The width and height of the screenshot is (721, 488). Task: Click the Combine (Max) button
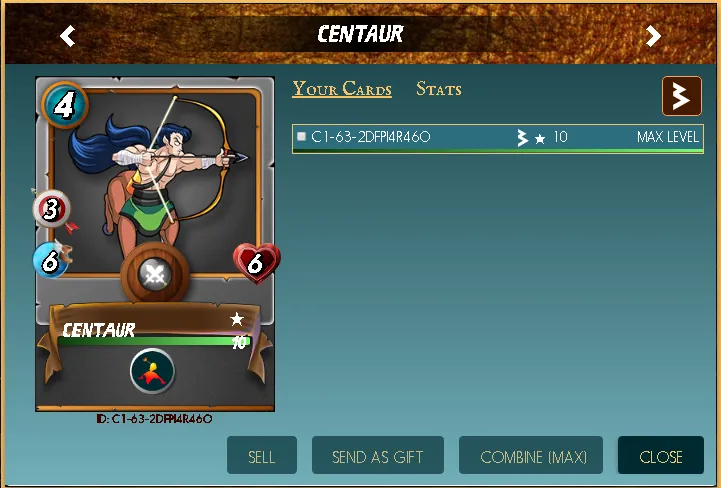tap(531, 457)
